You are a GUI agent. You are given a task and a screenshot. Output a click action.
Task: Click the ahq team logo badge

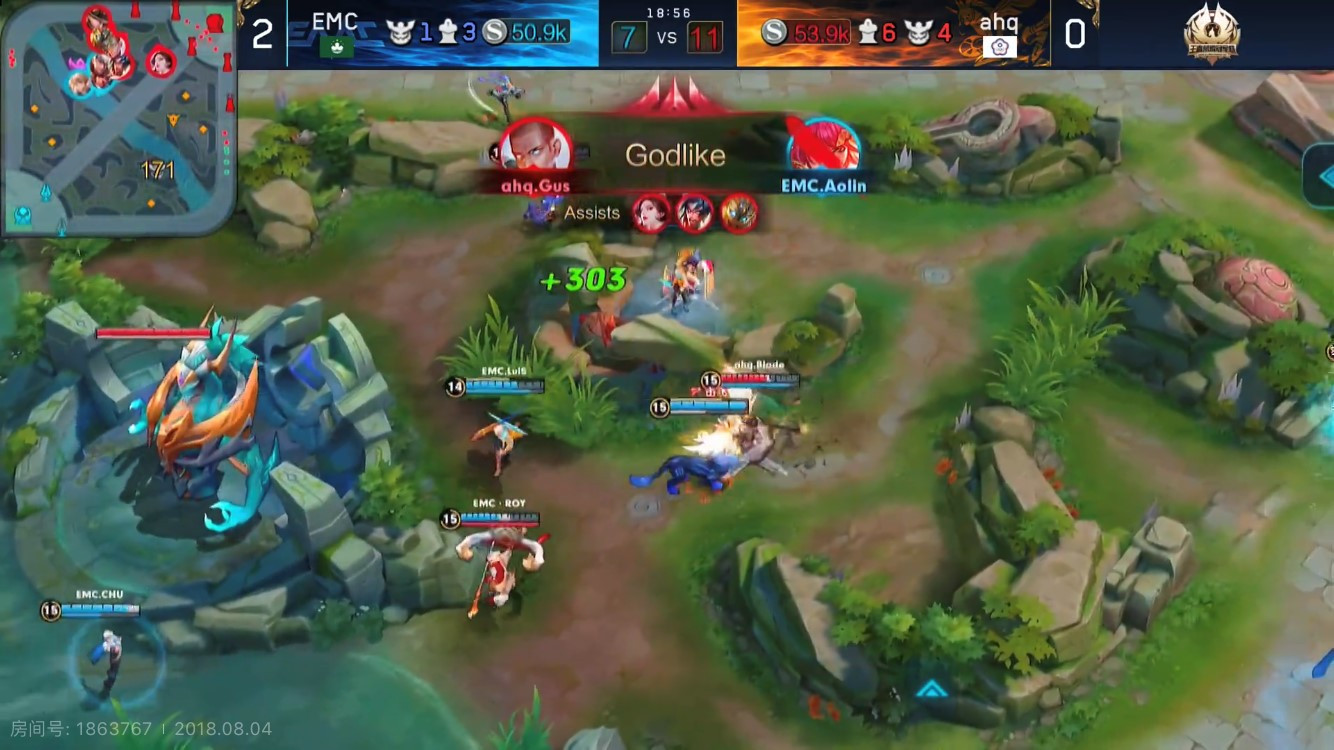point(999,47)
